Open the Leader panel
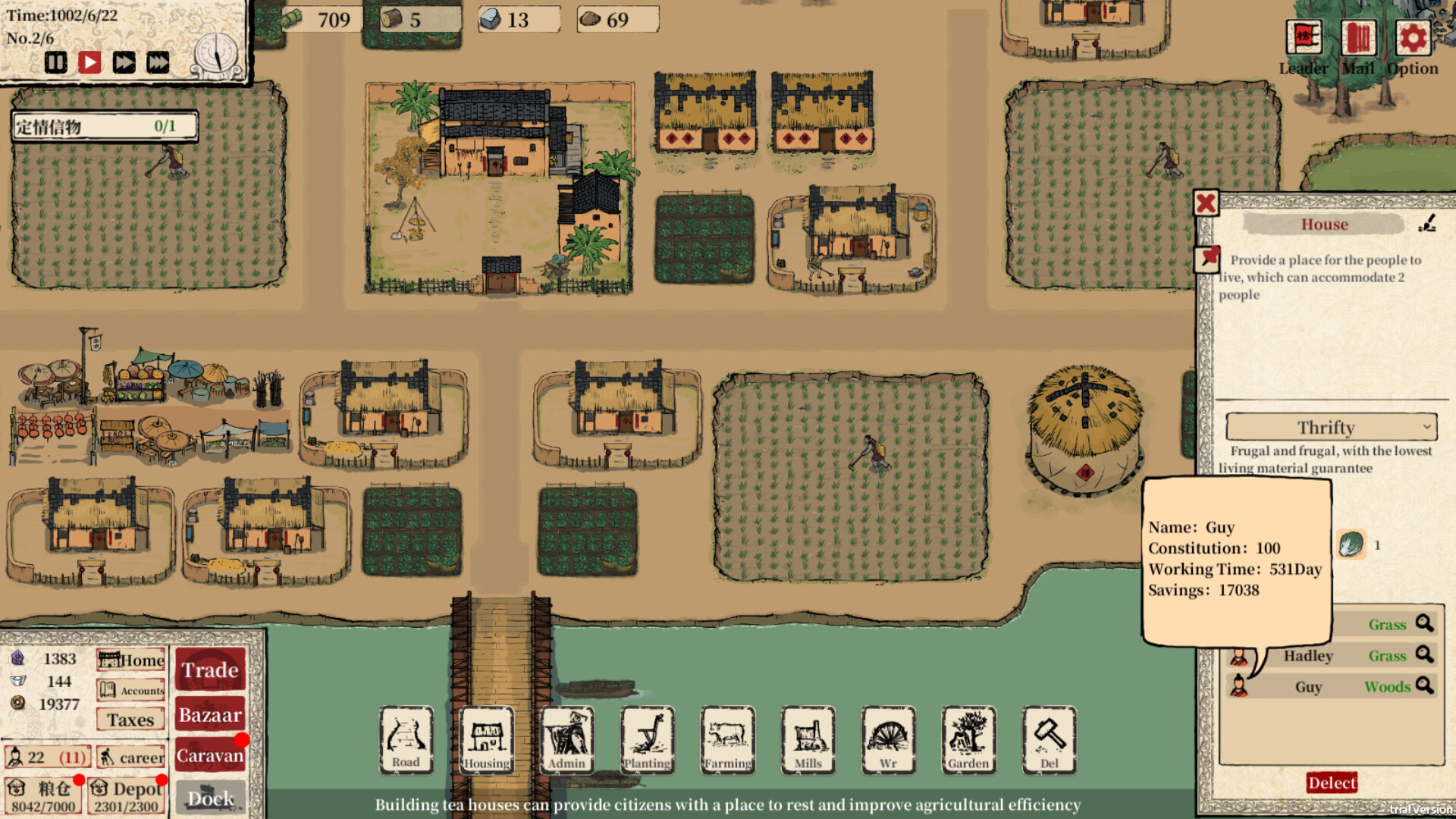Screen dimensions: 1456x819 [1302, 38]
